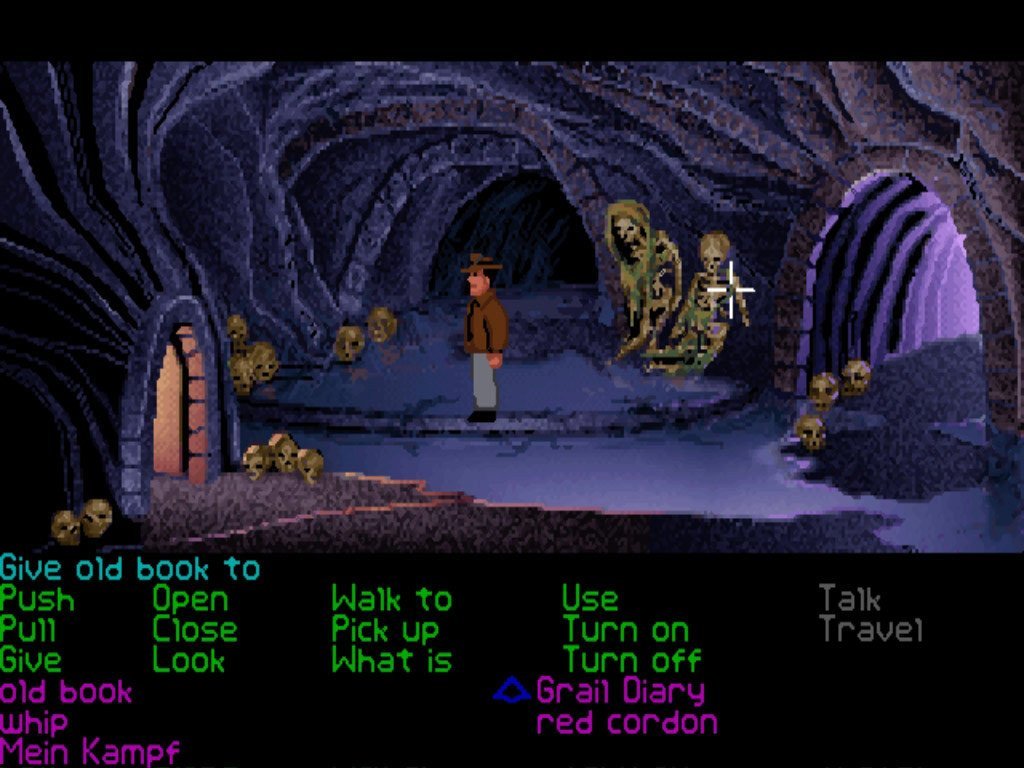
Task: Click the blue inventory scroll-up arrow
Action: pos(512,689)
